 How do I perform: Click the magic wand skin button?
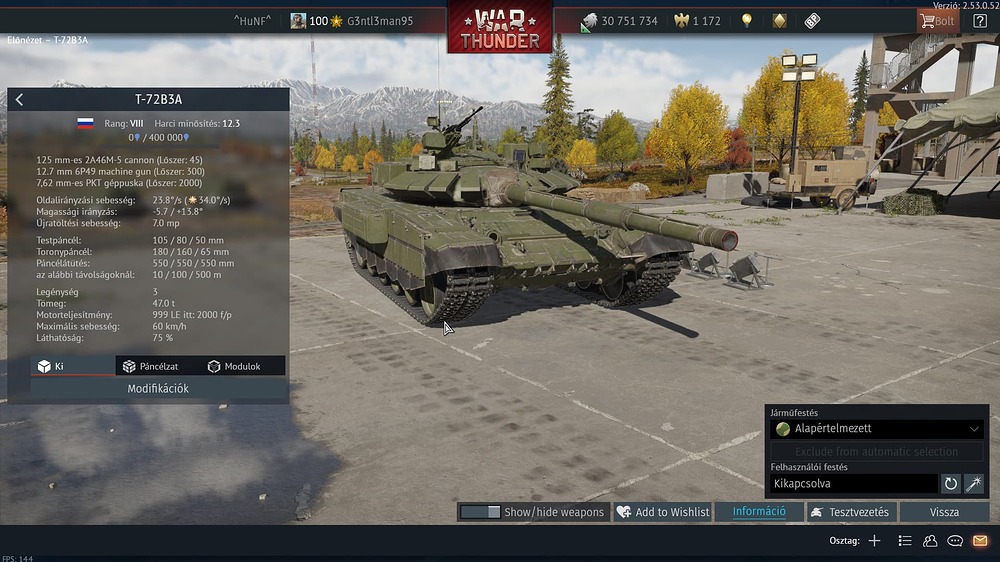coord(974,484)
